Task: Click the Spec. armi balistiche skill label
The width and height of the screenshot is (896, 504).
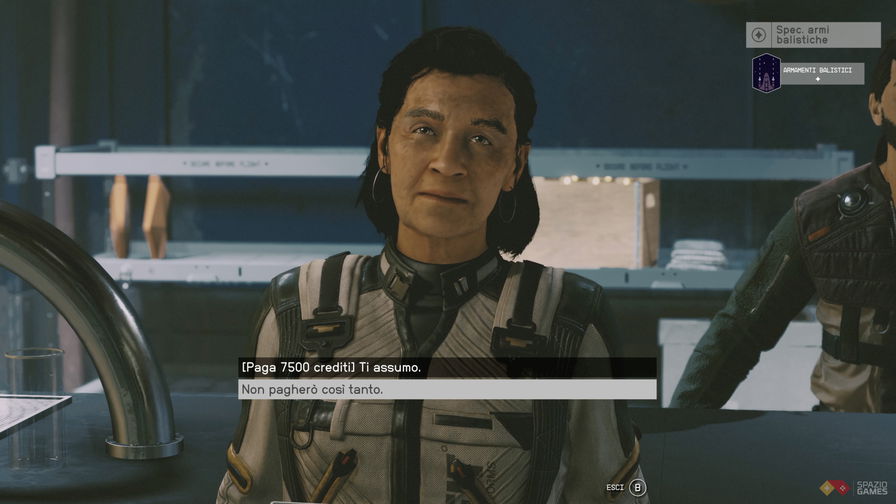Action: click(813, 35)
